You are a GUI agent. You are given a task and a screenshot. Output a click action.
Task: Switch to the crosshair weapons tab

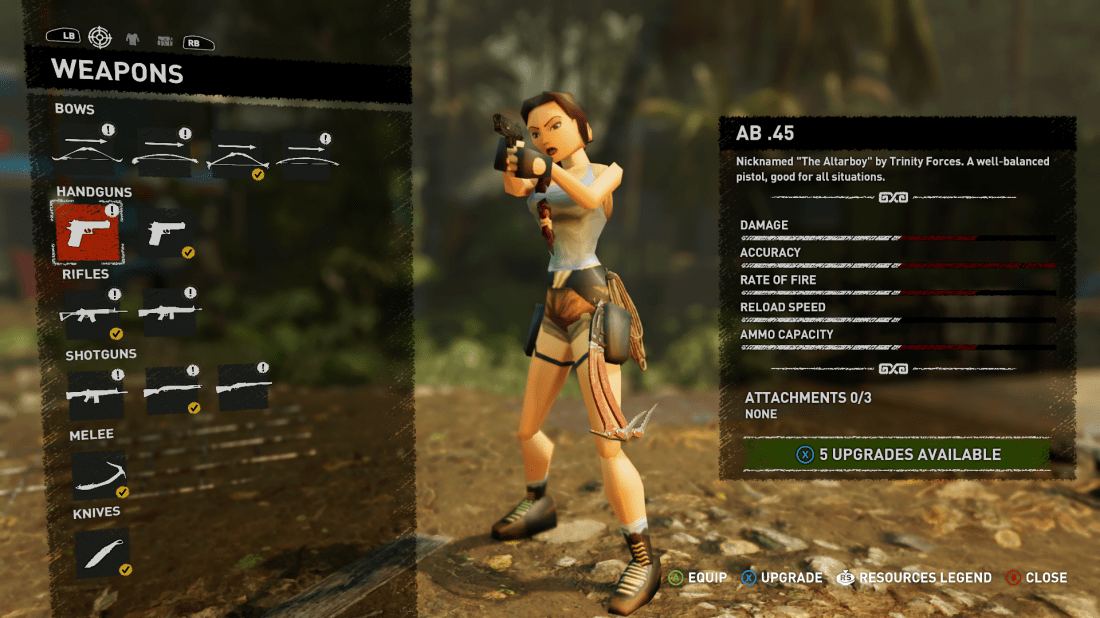100,37
